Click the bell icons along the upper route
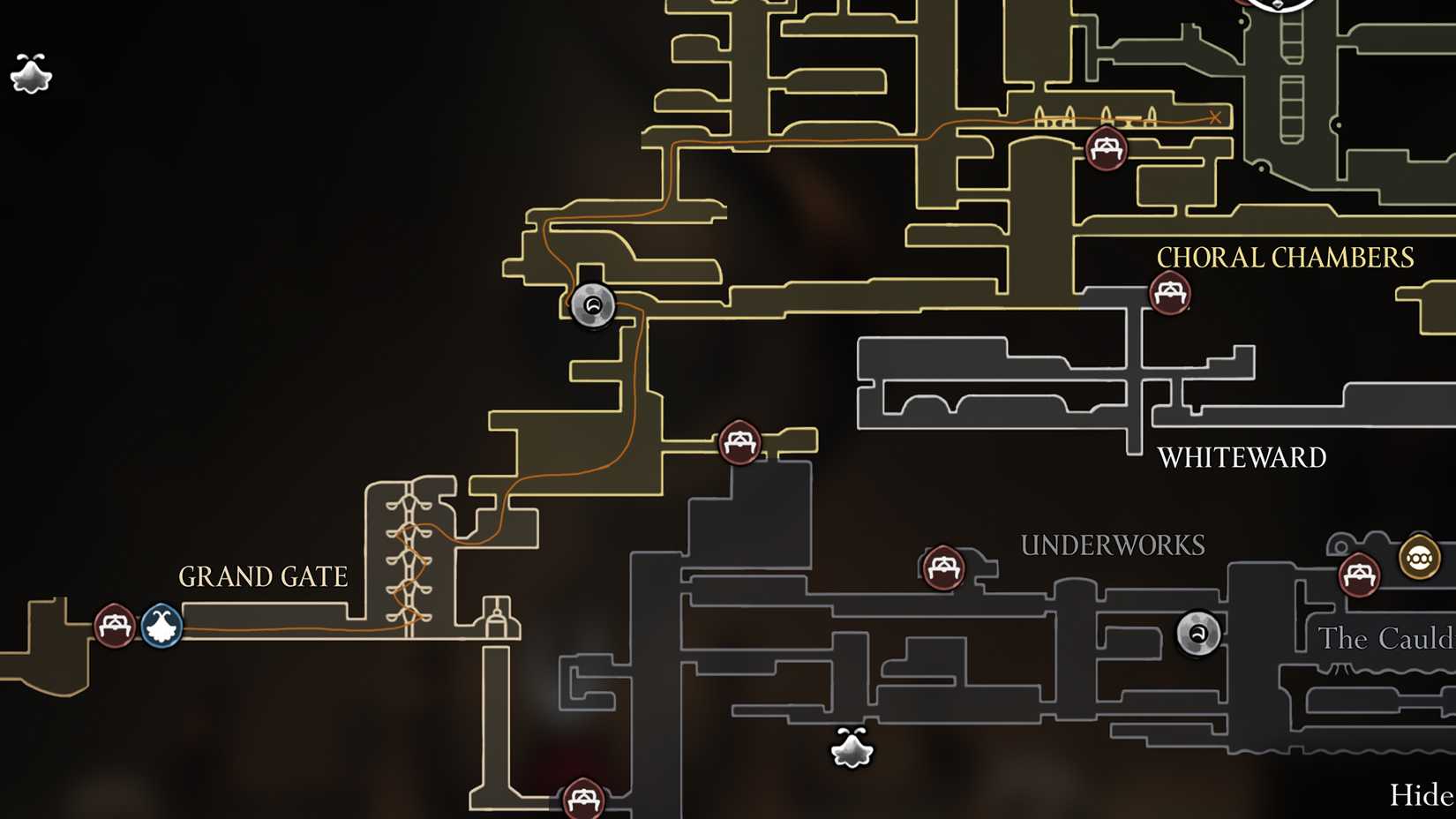The width and height of the screenshot is (1456, 819). point(1094,116)
